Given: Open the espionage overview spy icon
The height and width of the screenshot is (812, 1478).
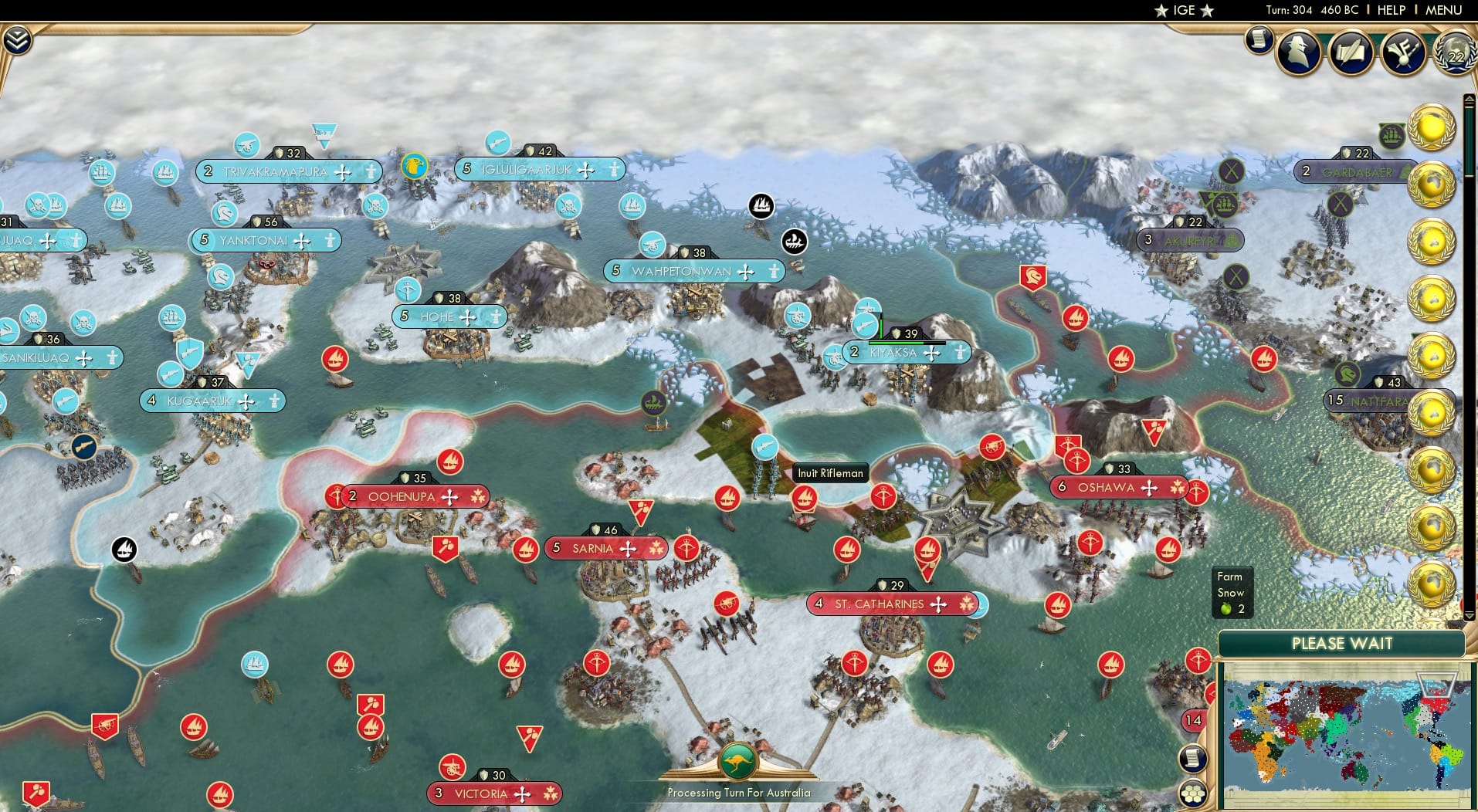Looking at the screenshot, I should 1297,52.
